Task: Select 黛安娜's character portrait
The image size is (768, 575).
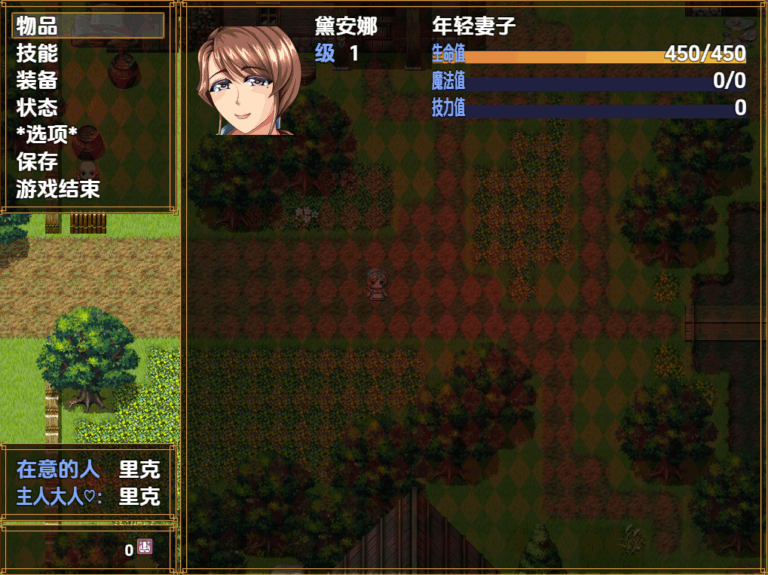Action: coord(249,80)
